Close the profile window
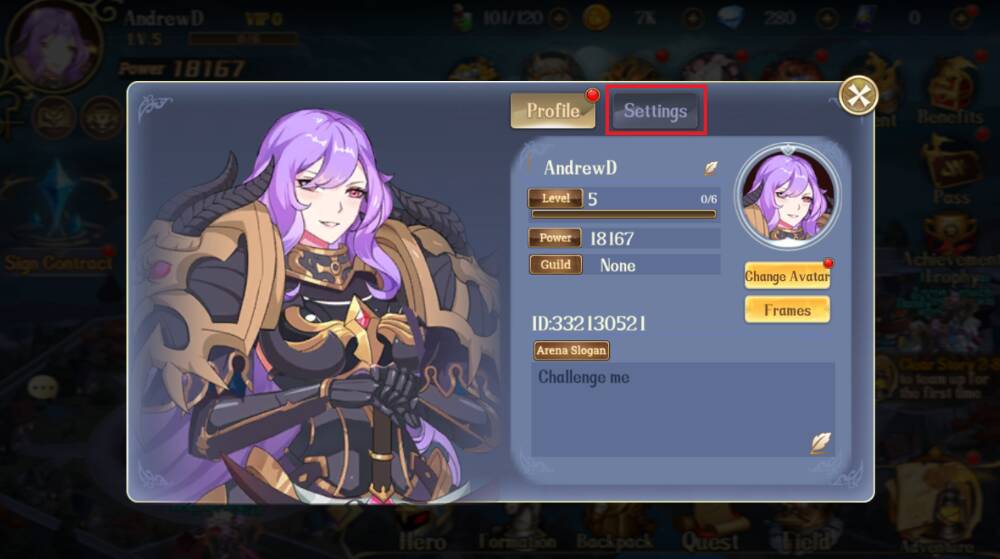Viewport: 1000px width, 559px height. (x=858, y=96)
